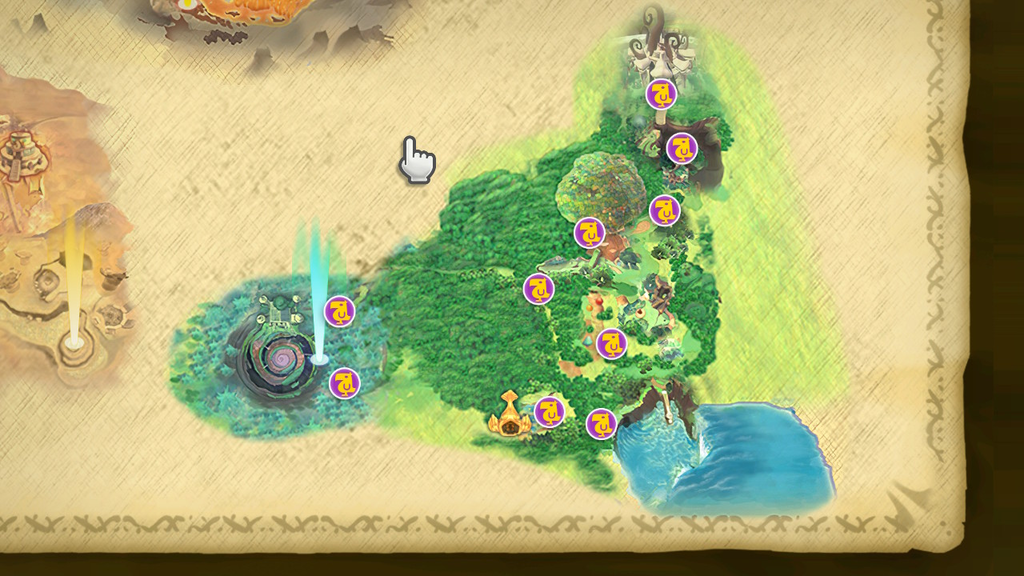Select the purple marker by the lake shore
The width and height of the screenshot is (1024, 576).
point(601,424)
